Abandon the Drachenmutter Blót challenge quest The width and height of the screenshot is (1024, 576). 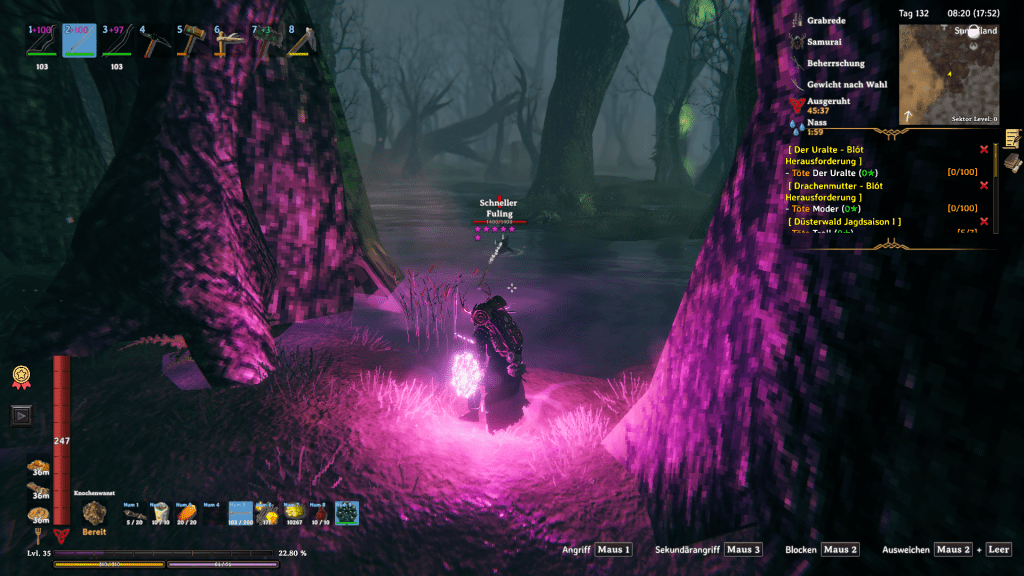coord(984,185)
